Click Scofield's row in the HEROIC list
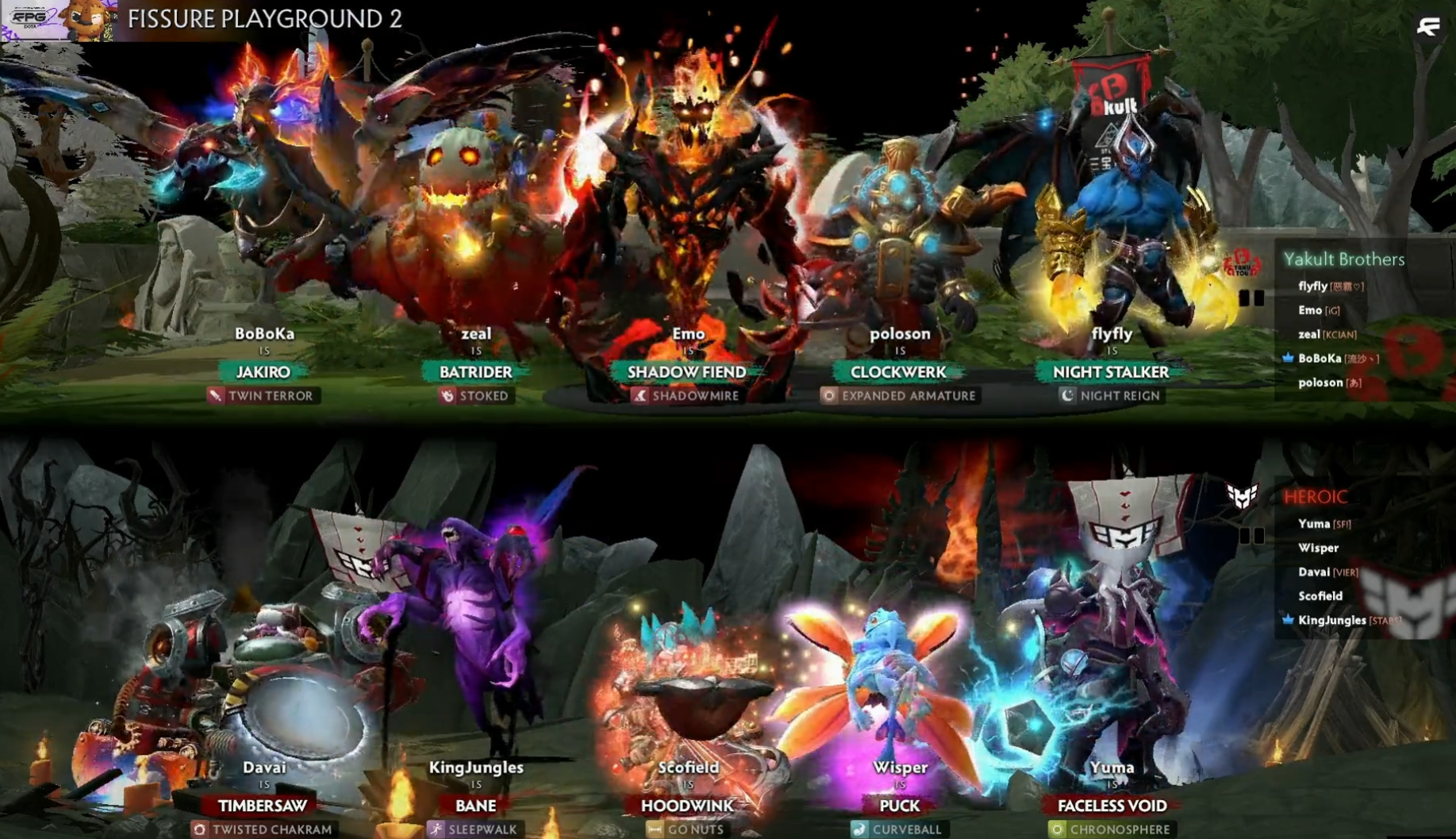The height and width of the screenshot is (839, 1456). (1320, 596)
